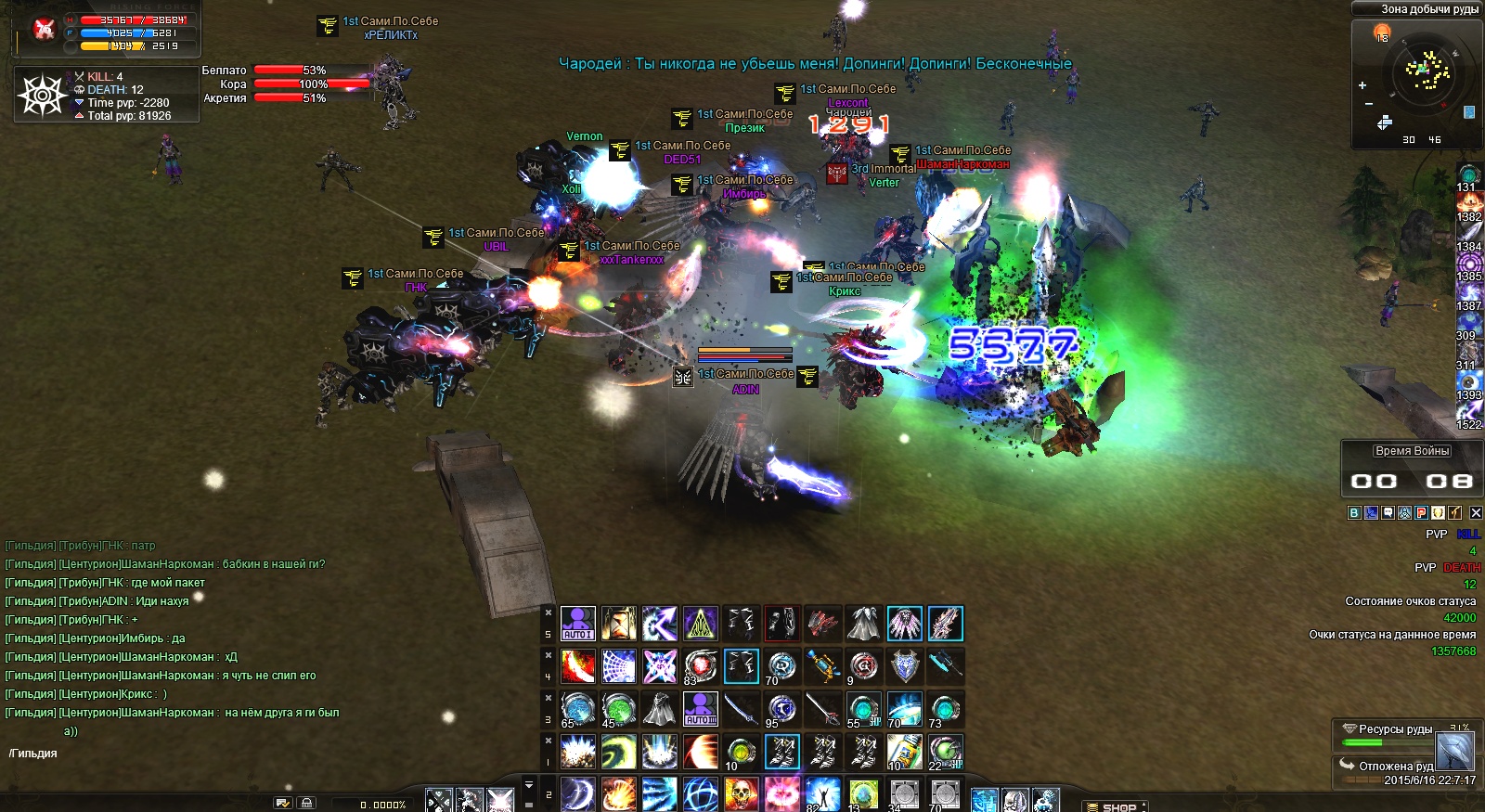Zoom out the minimap with minus button

coord(1369,104)
